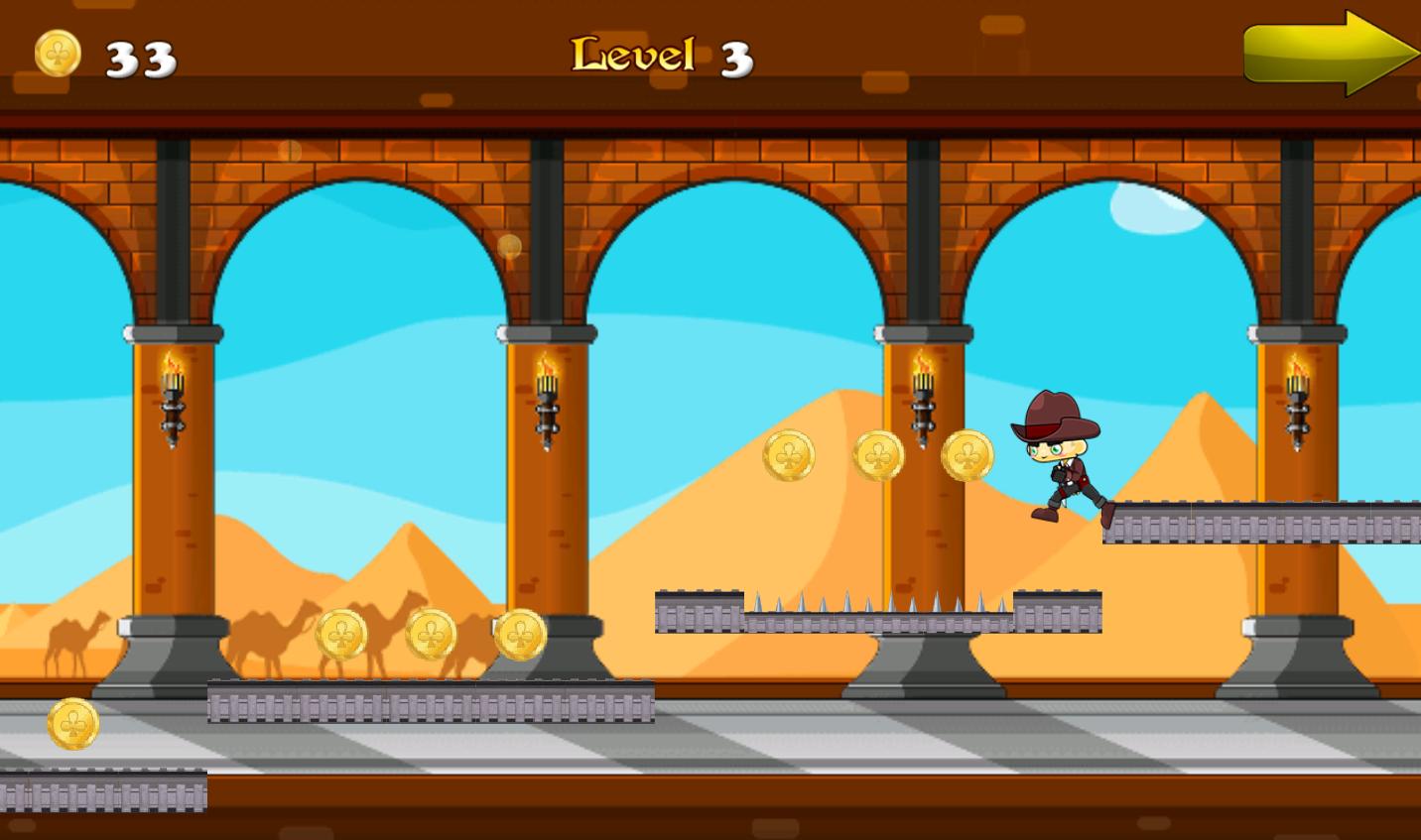Tap the torch on the rightmost pillar
The image size is (1421, 840).
1300,397
